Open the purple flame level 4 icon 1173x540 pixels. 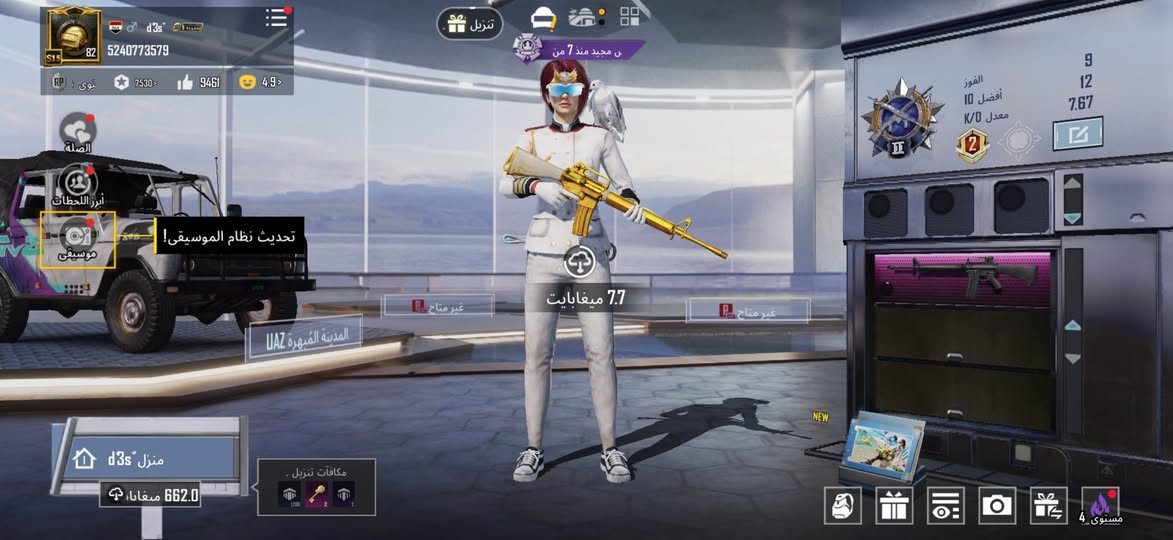[x=1101, y=505]
